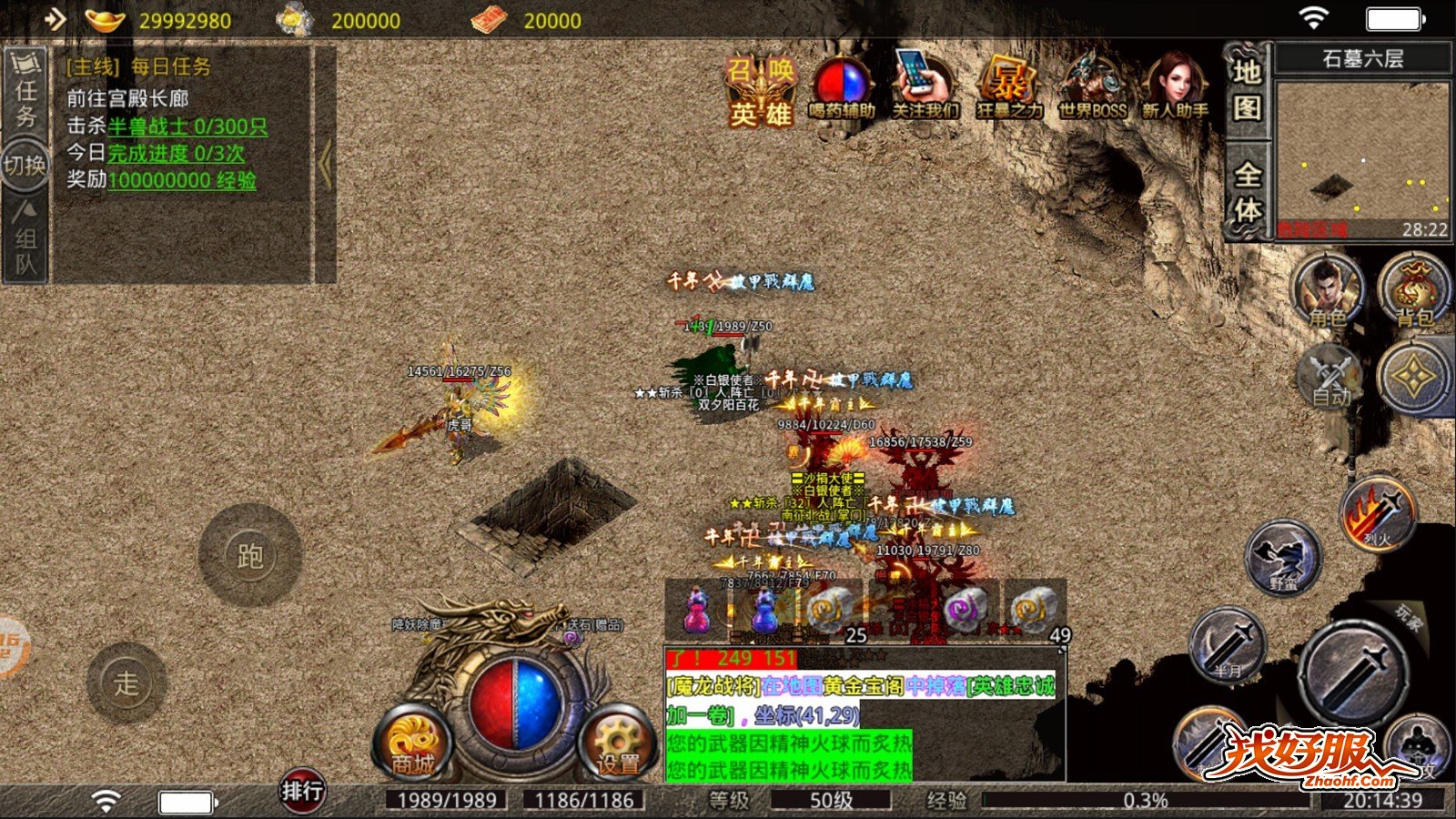Toggle the 跑 run button
The width and height of the screenshot is (1456, 819).
249,555
